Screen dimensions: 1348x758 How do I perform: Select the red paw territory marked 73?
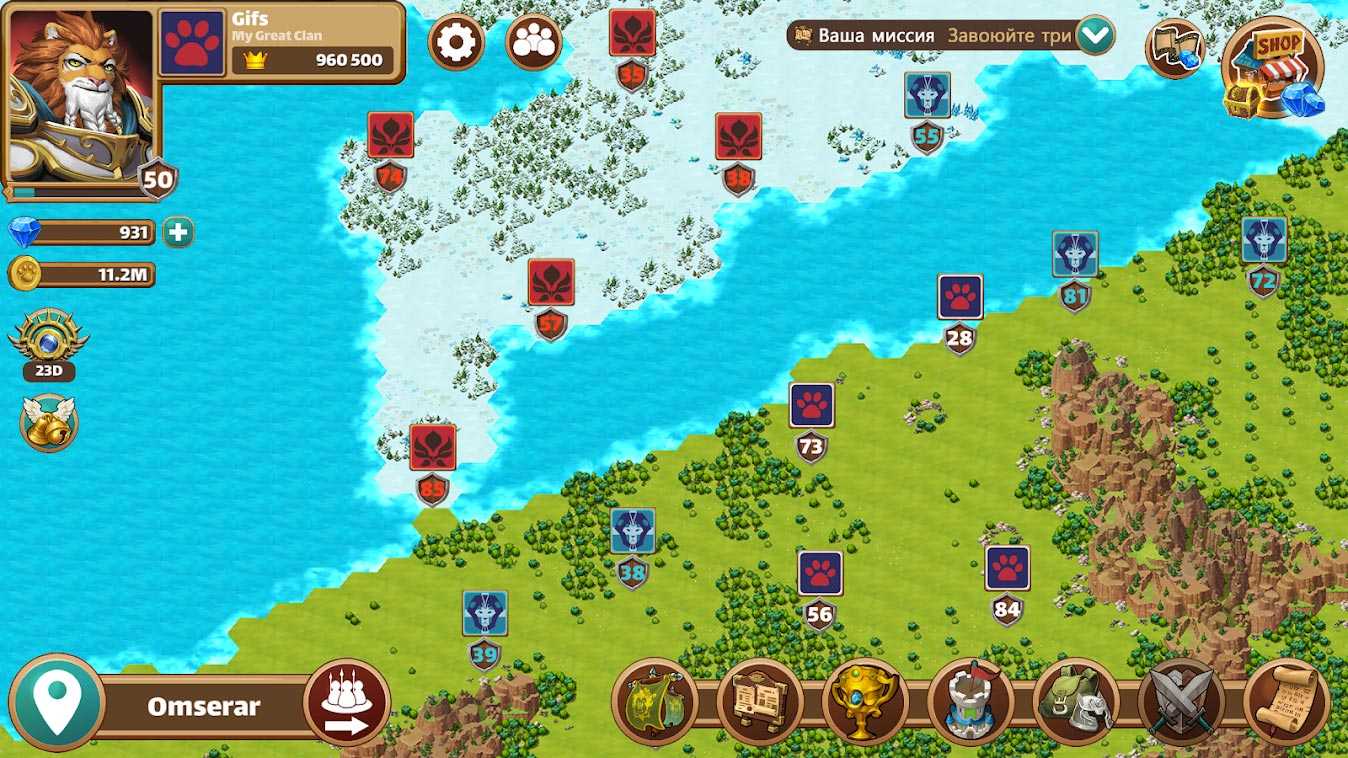pyautogui.click(x=811, y=406)
